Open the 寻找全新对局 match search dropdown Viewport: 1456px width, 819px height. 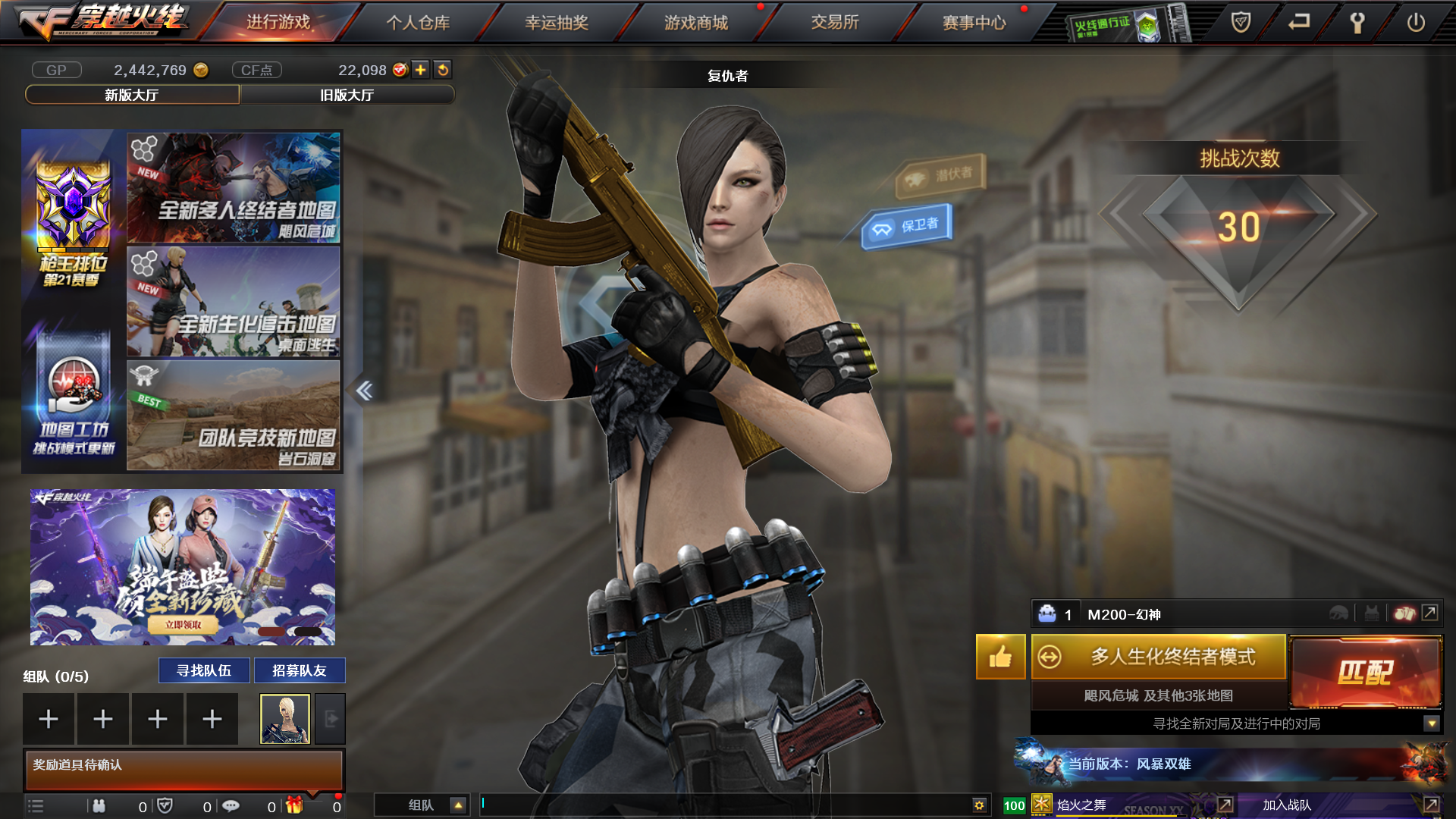coord(1432,723)
